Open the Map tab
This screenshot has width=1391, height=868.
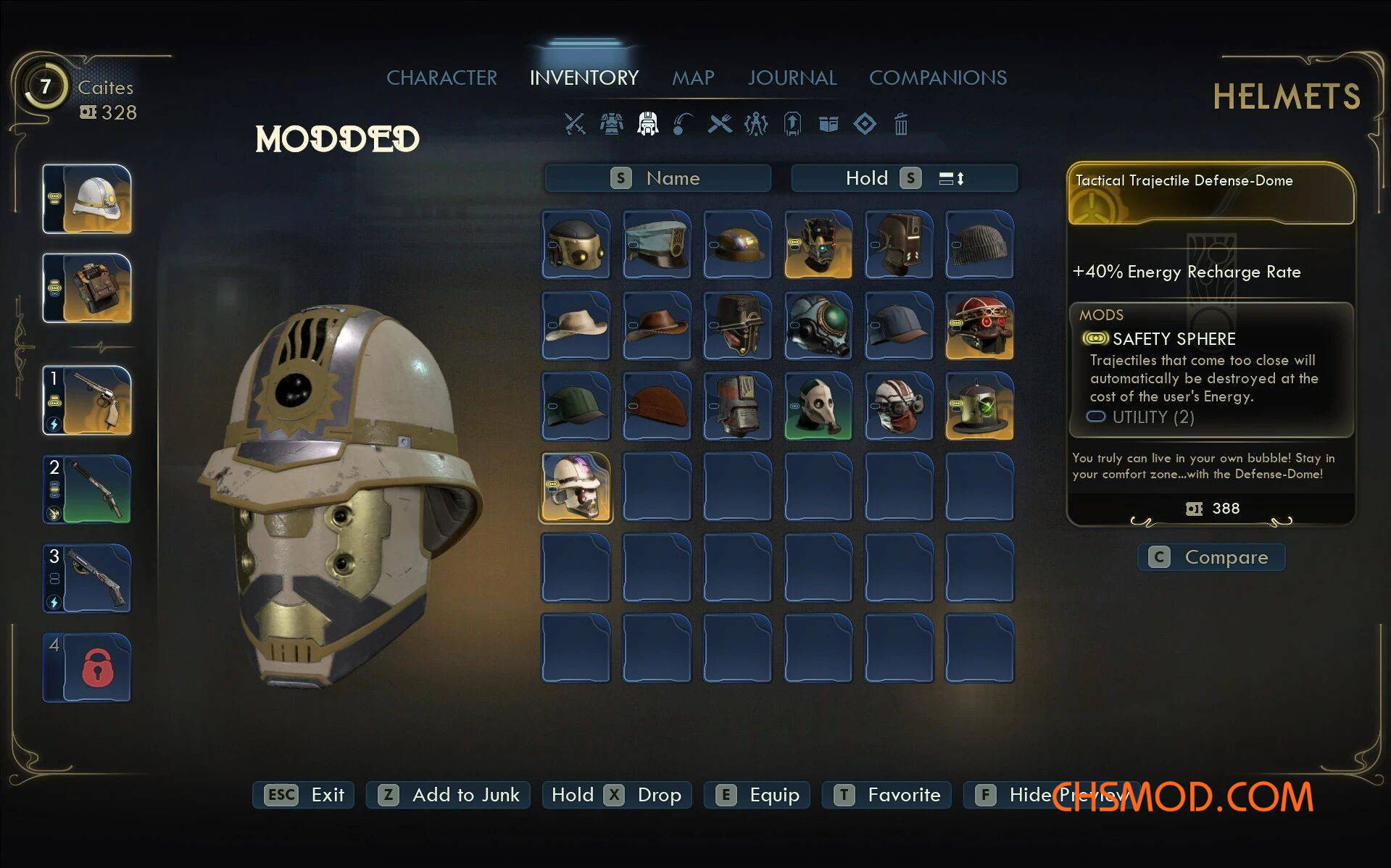(693, 78)
